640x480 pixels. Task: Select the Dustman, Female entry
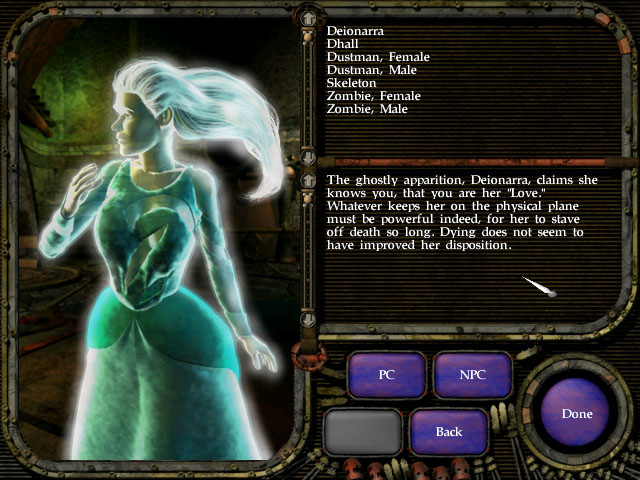378,57
